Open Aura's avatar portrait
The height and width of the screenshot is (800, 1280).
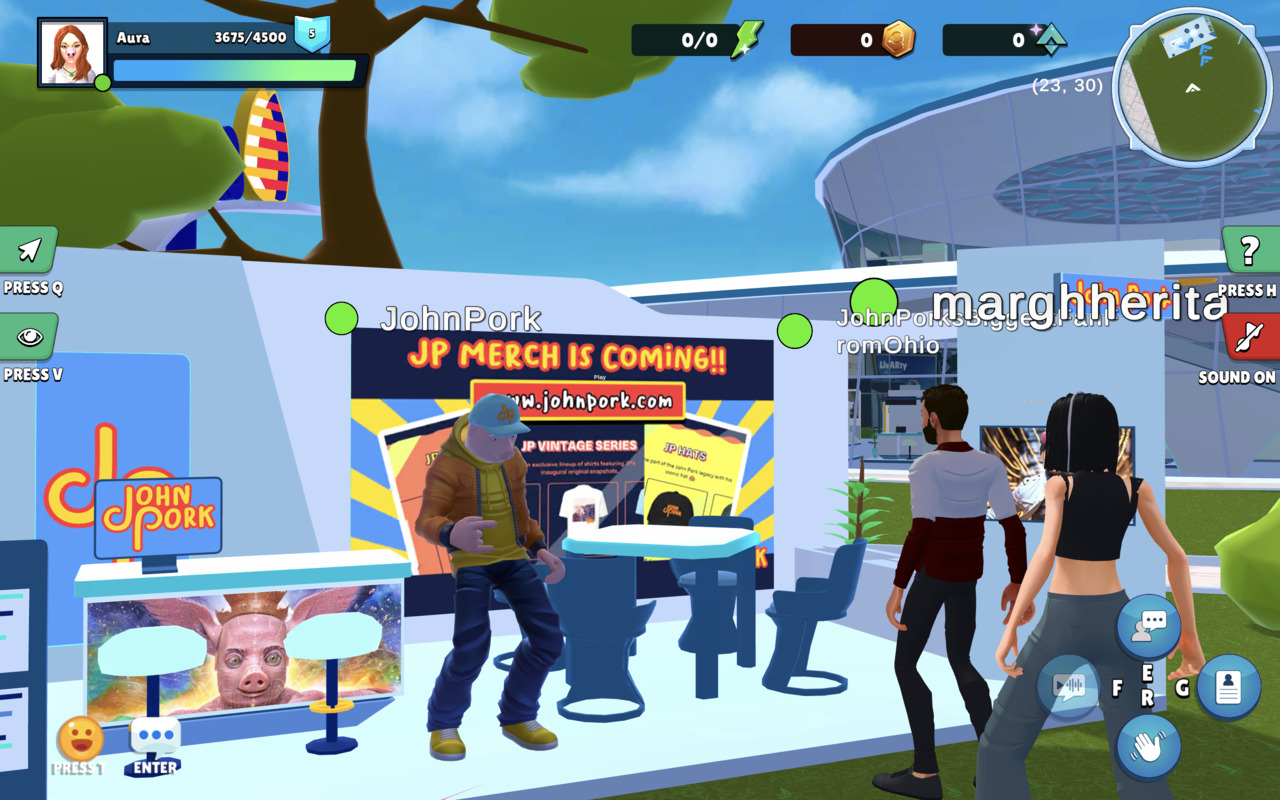tap(72, 52)
